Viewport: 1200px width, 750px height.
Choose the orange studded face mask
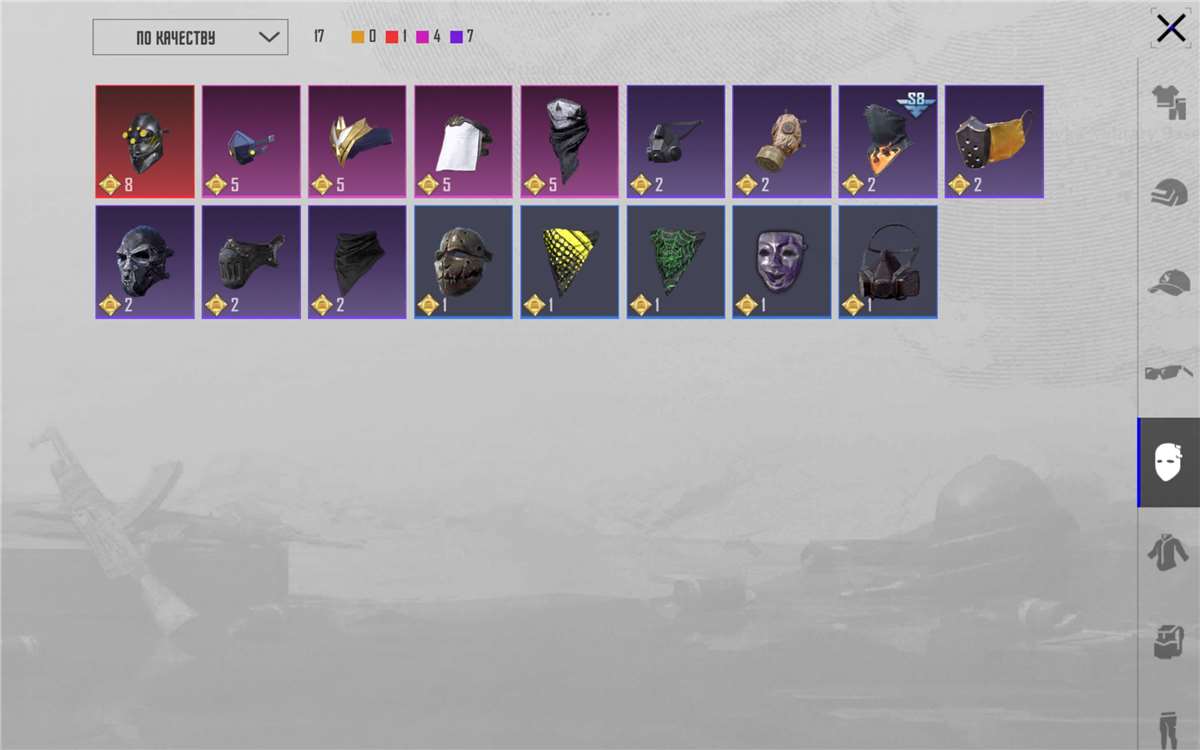tap(994, 141)
